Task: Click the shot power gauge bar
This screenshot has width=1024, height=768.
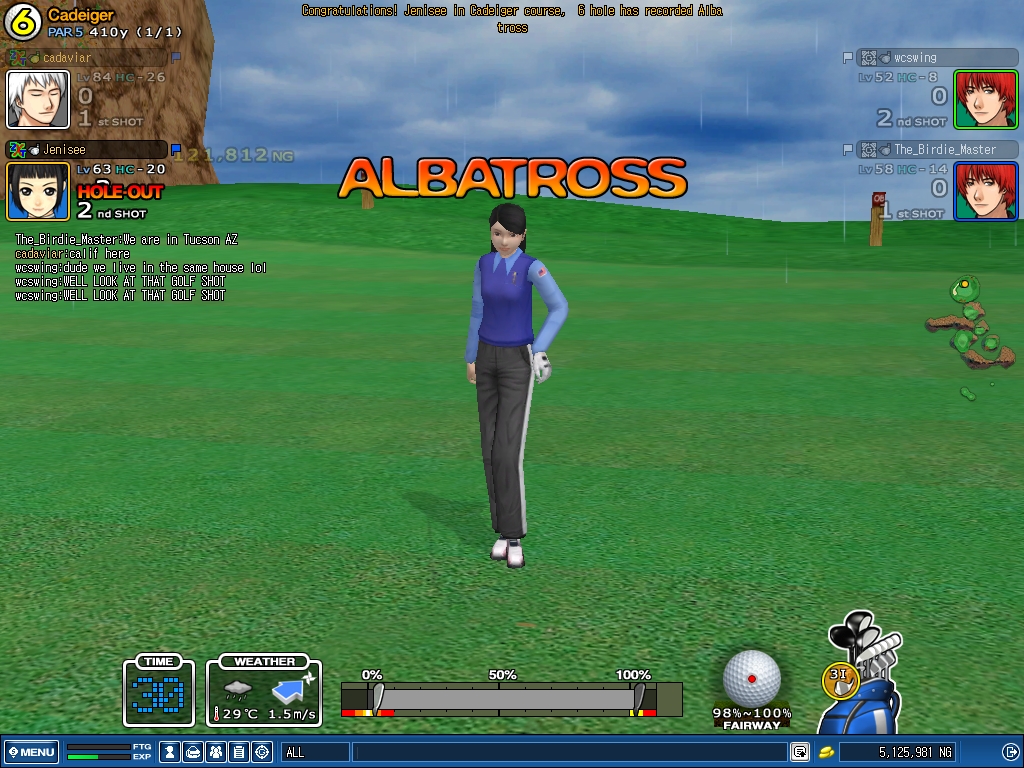Action: [510, 697]
